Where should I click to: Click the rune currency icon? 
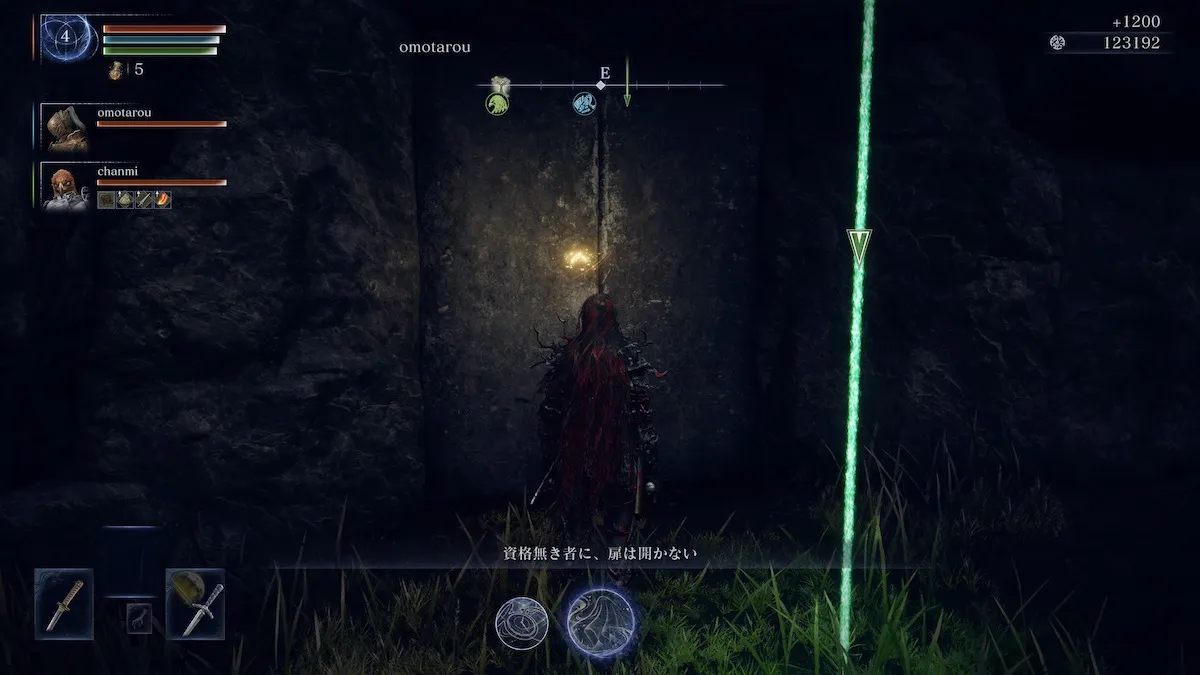tap(1058, 43)
